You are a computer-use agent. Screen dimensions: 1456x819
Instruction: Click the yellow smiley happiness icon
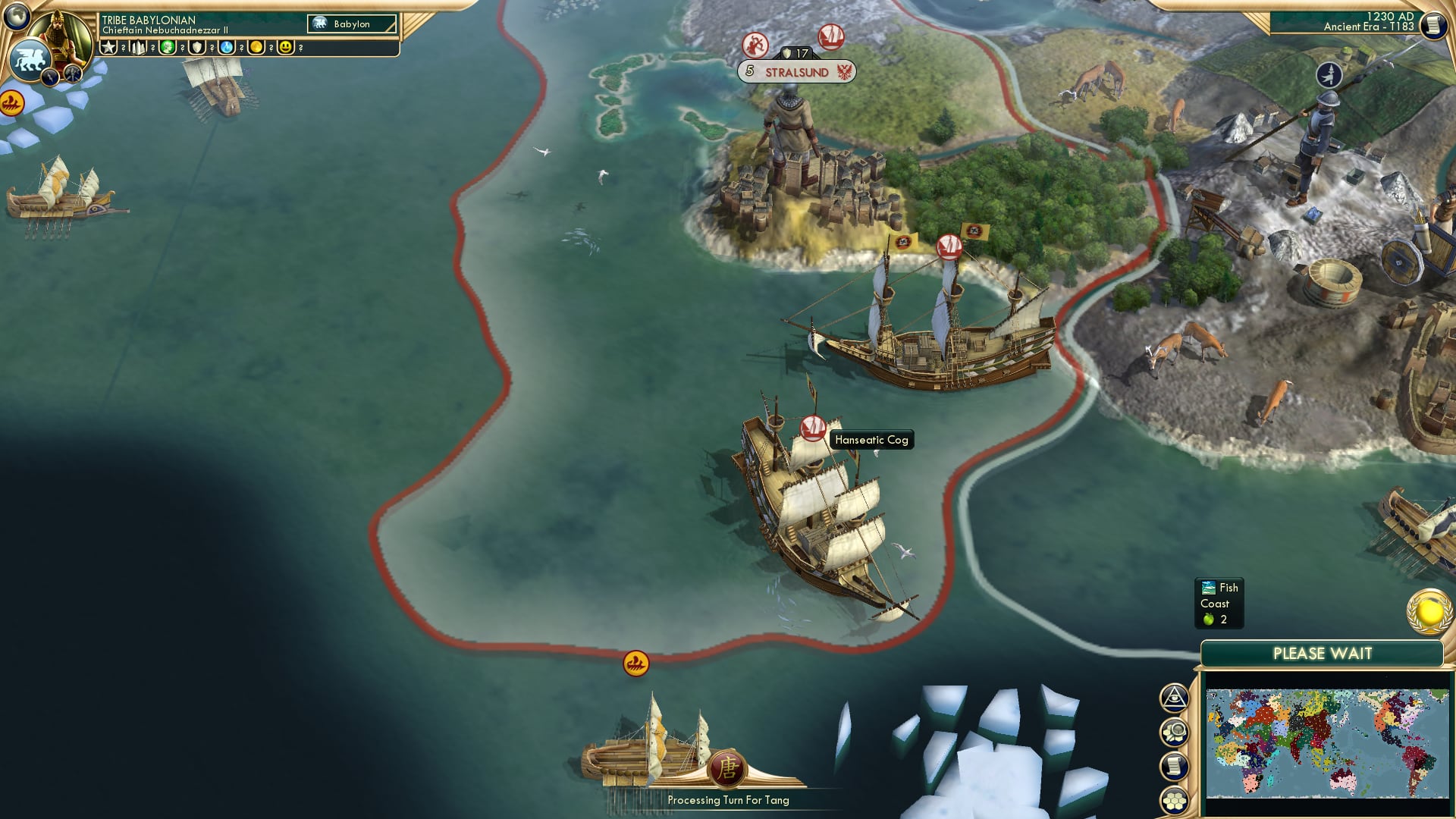tap(286, 48)
